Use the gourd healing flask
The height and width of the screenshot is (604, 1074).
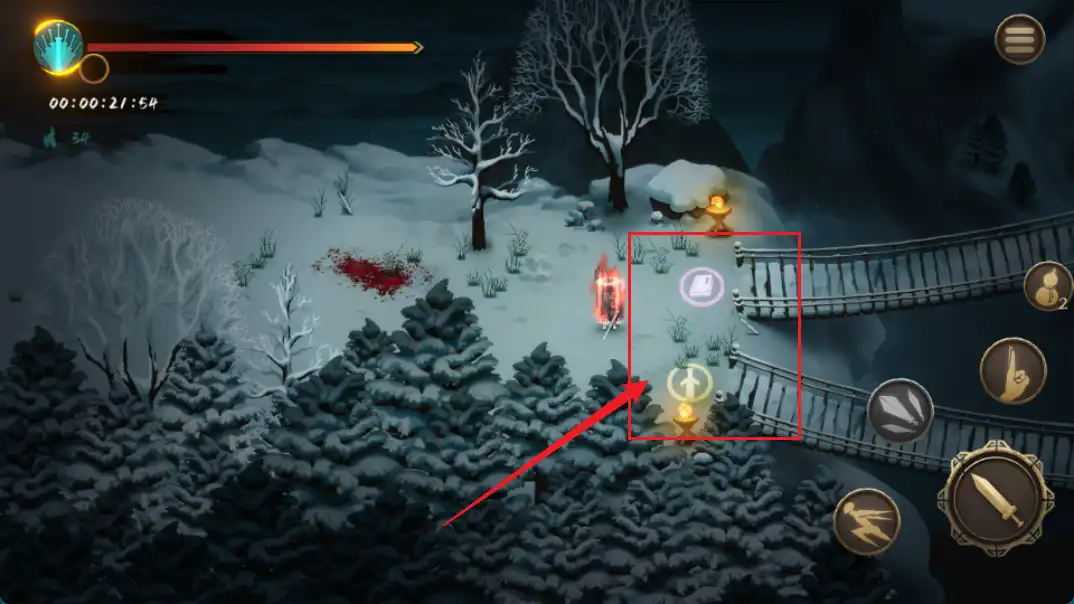pos(1047,287)
